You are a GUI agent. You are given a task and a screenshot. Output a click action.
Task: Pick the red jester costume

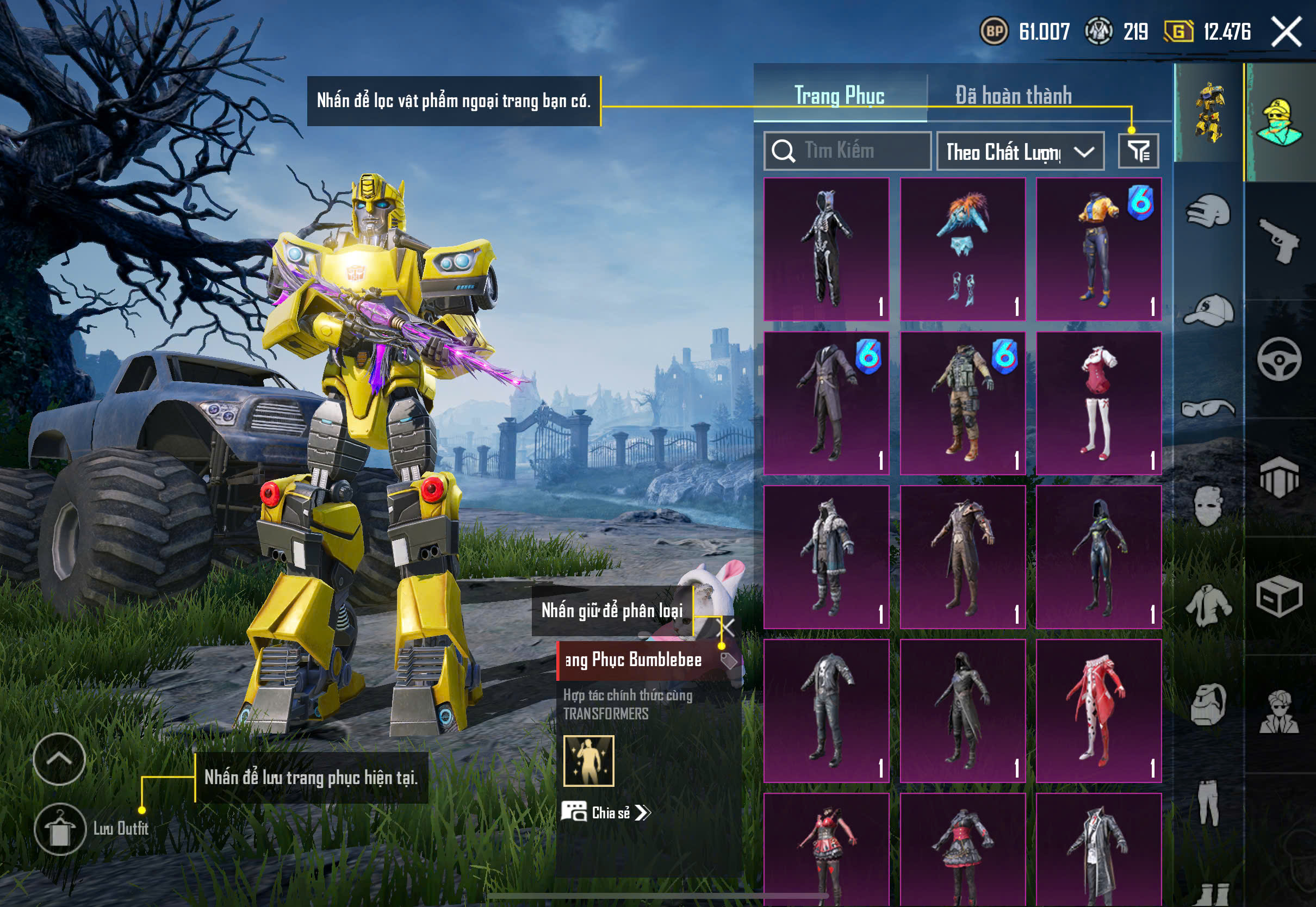point(1098,711)
